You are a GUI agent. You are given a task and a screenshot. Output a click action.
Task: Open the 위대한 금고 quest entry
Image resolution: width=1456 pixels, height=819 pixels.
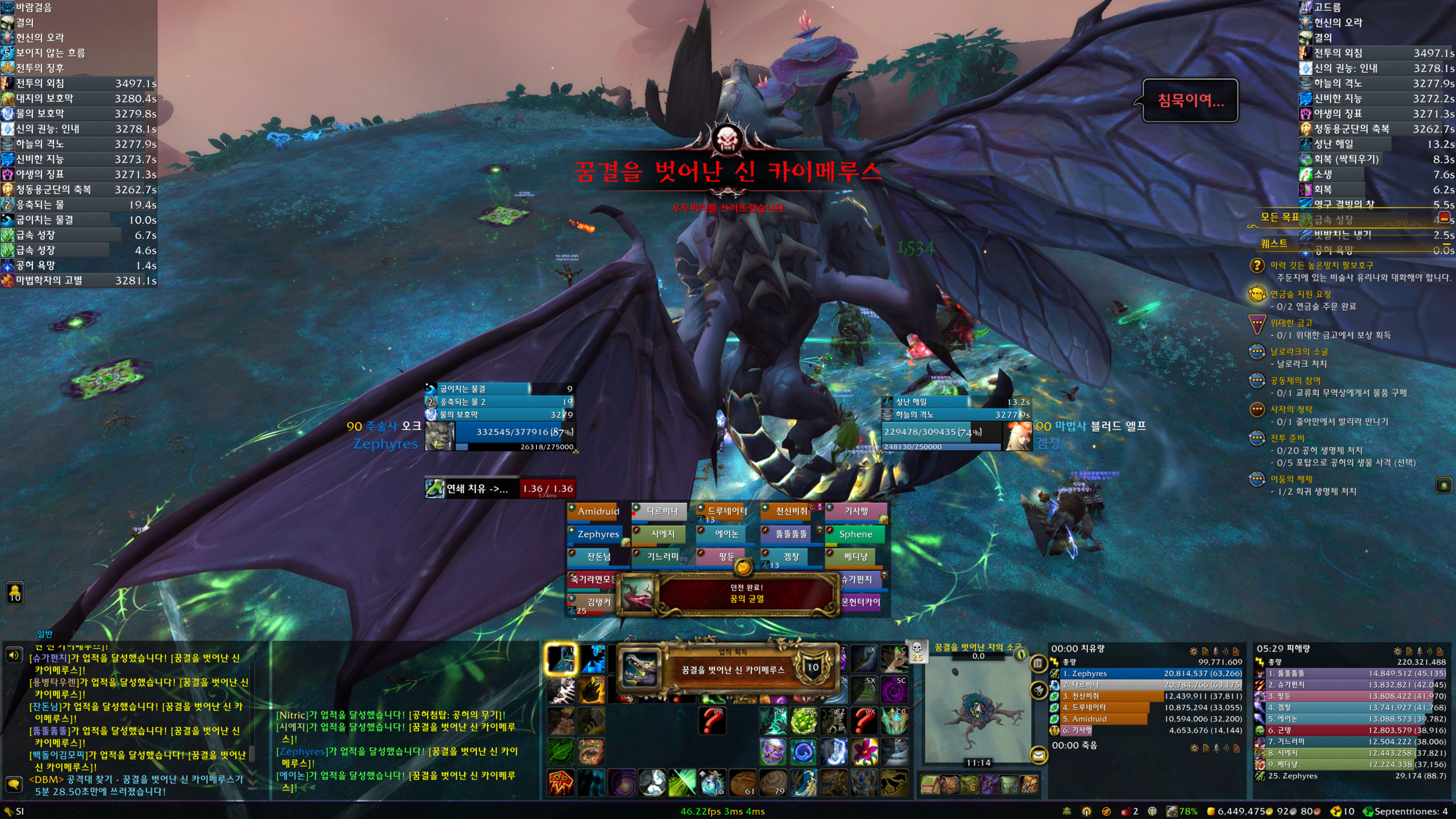coord(1291,323)
